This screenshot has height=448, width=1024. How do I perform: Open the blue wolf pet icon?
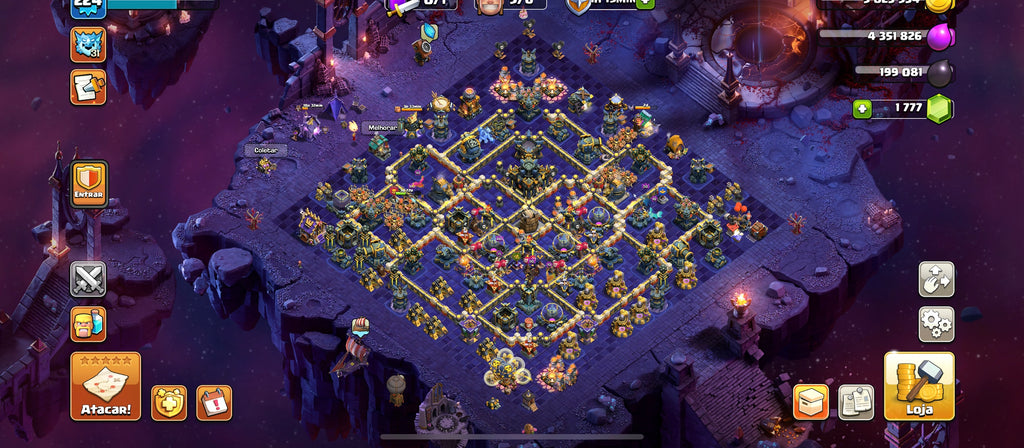88,44
